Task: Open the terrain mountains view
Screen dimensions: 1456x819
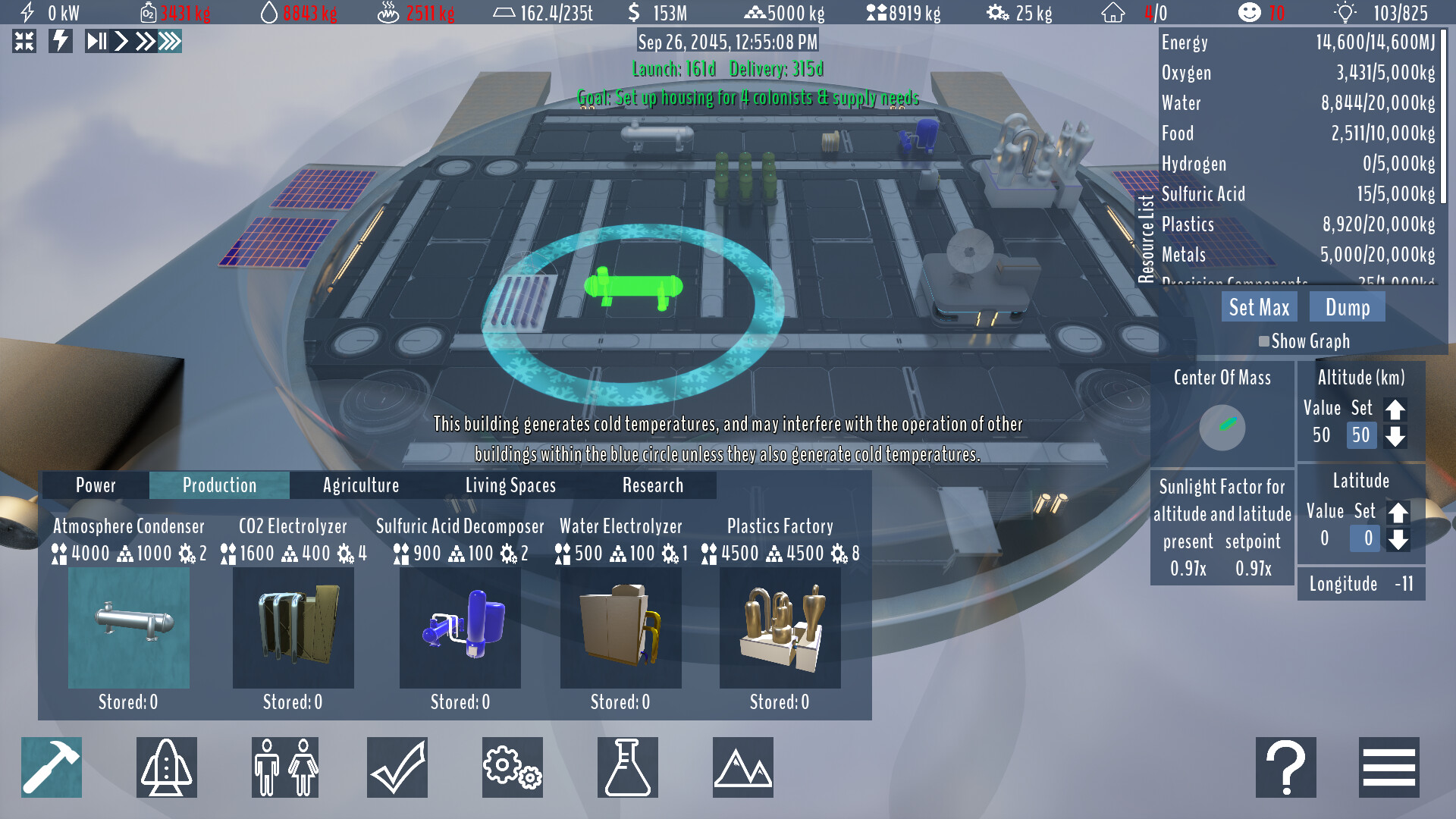Action: [742, 767]
